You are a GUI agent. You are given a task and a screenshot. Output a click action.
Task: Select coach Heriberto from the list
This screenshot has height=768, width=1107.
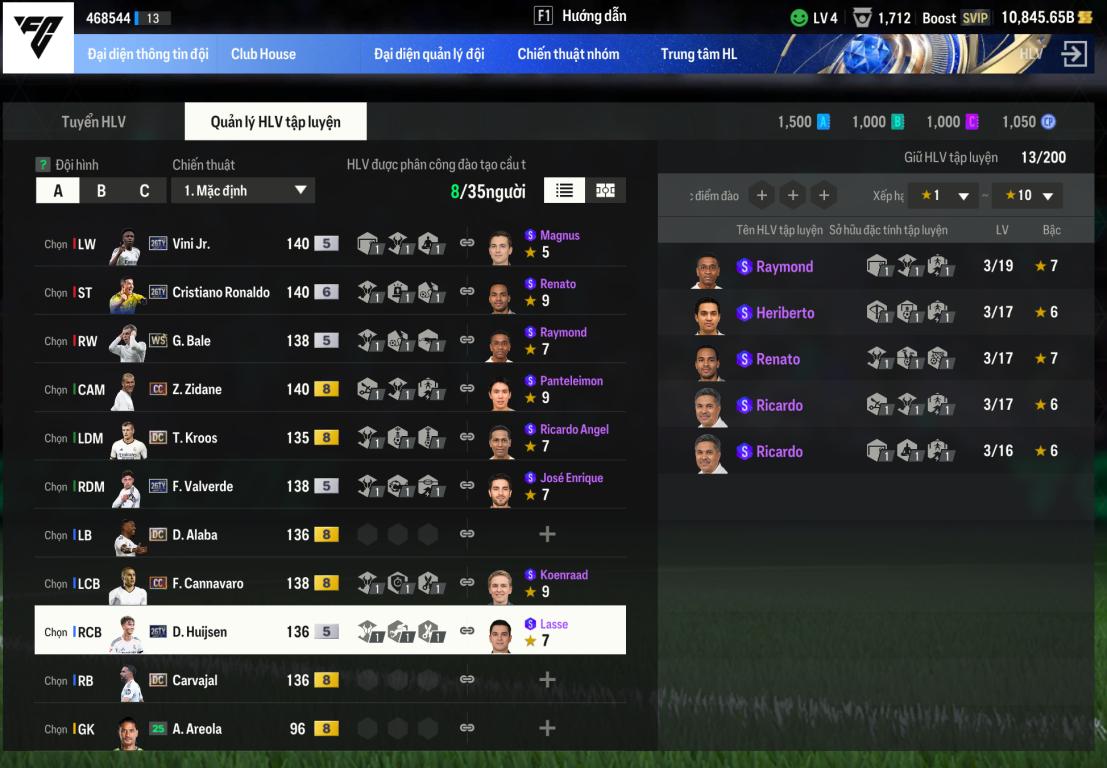click(x=785, y=313)
